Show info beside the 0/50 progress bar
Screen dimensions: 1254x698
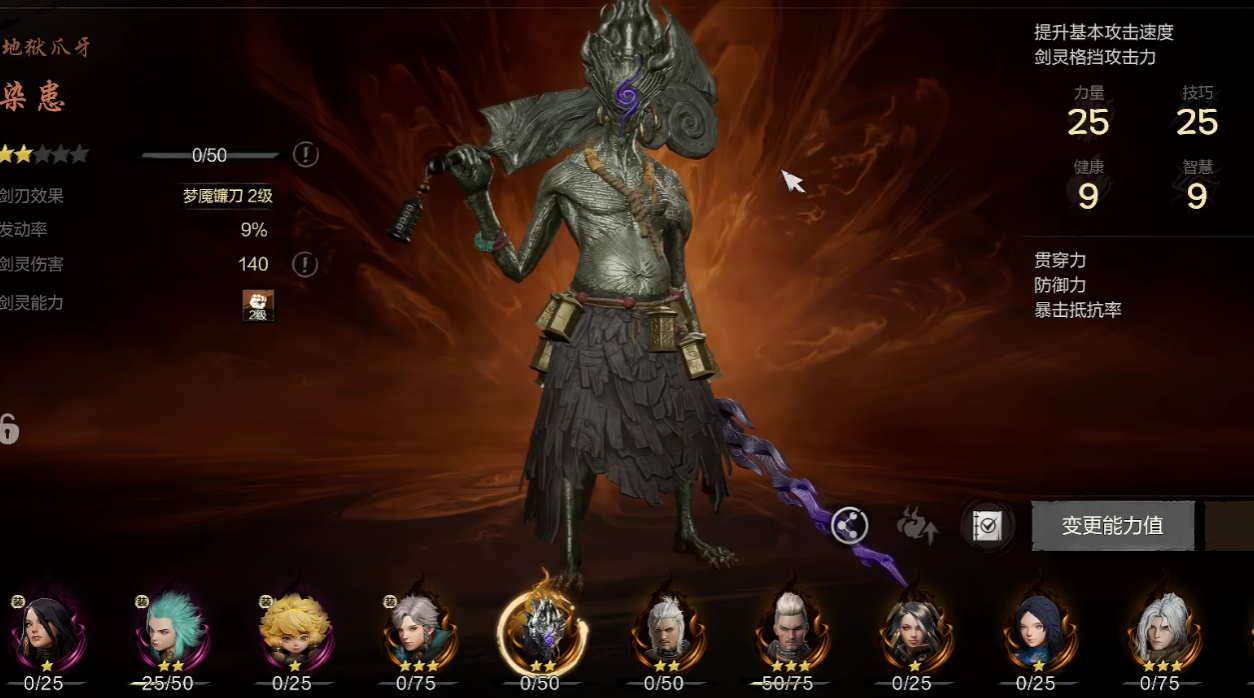pyautogui.click(x=306, y=155)
